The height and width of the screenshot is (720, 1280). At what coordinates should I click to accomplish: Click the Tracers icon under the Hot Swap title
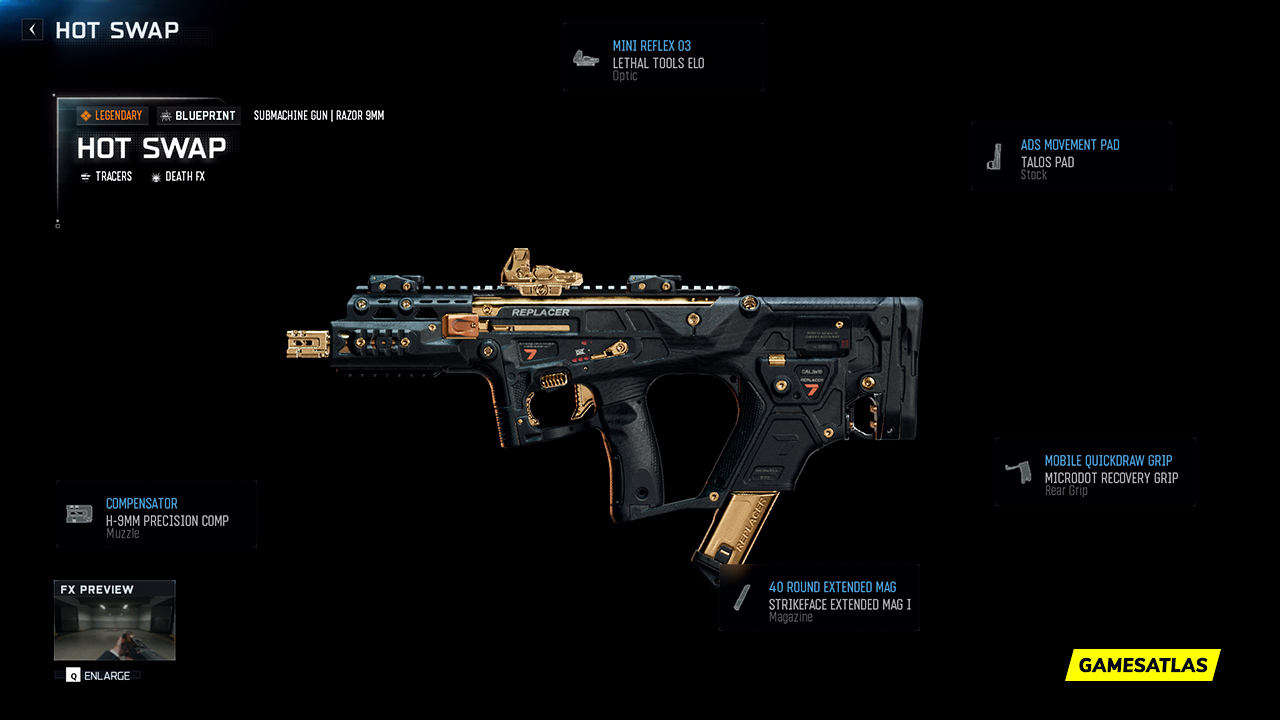(x=86, y=176)
